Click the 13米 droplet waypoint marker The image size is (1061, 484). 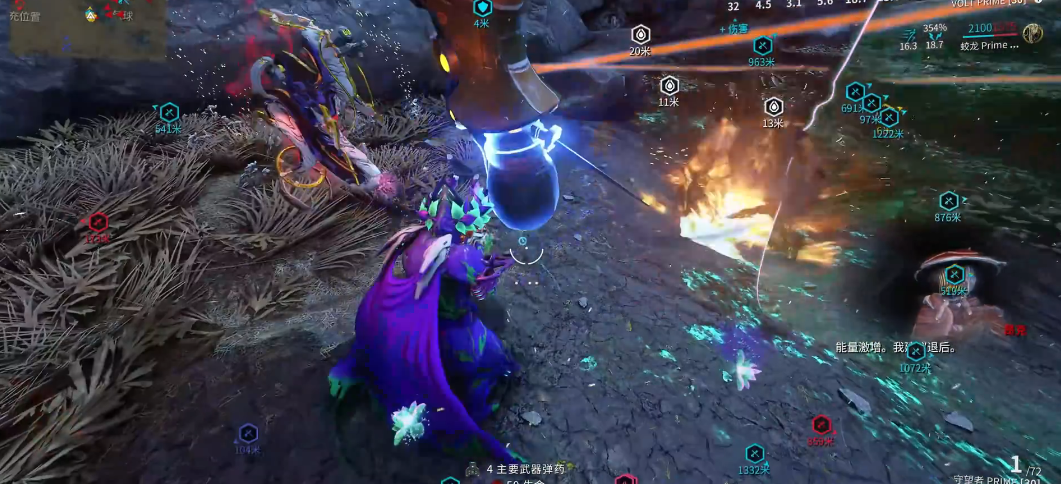773,107
